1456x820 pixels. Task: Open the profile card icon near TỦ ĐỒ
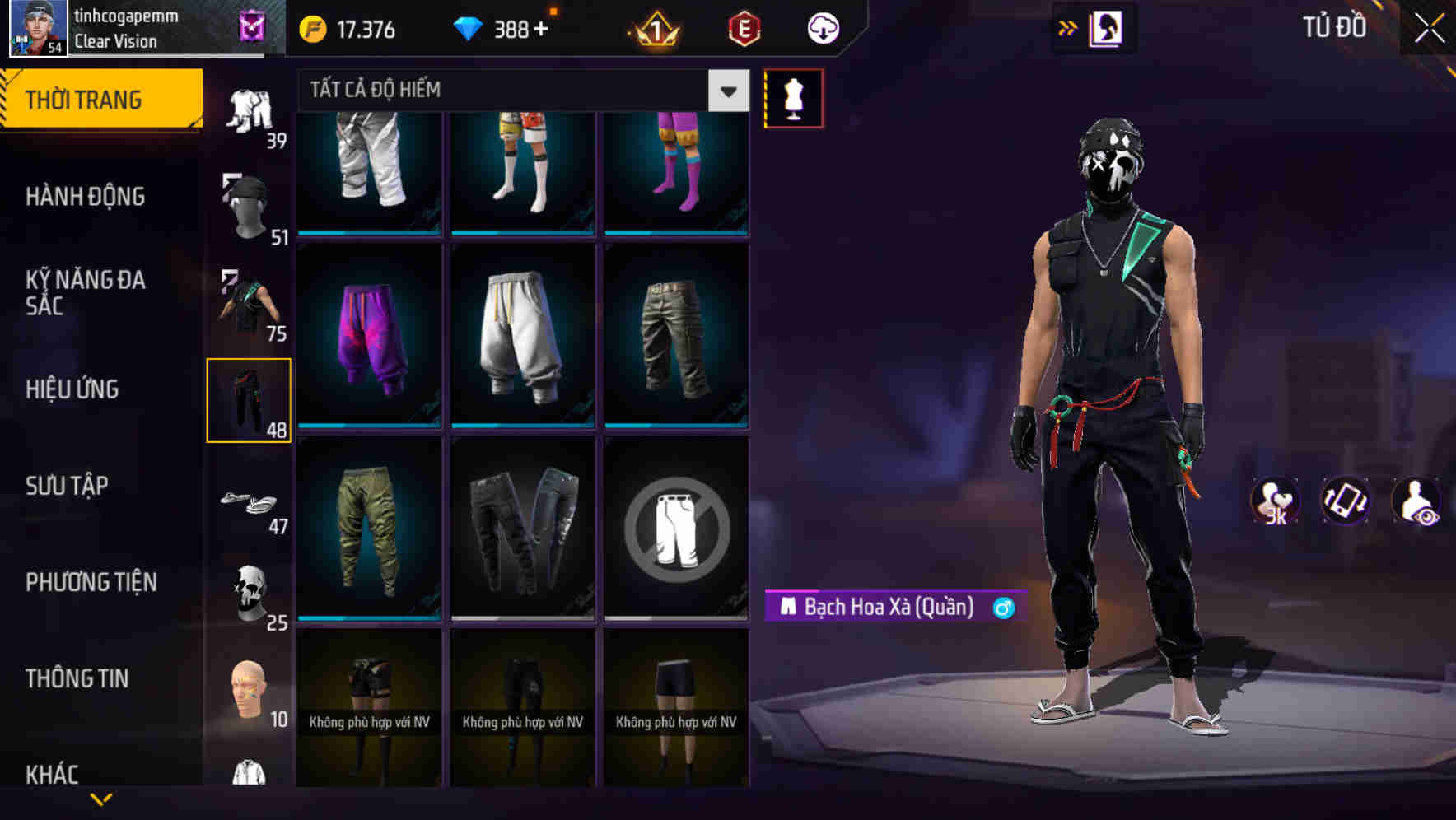pyautogui.click(x=1104, y=27)
